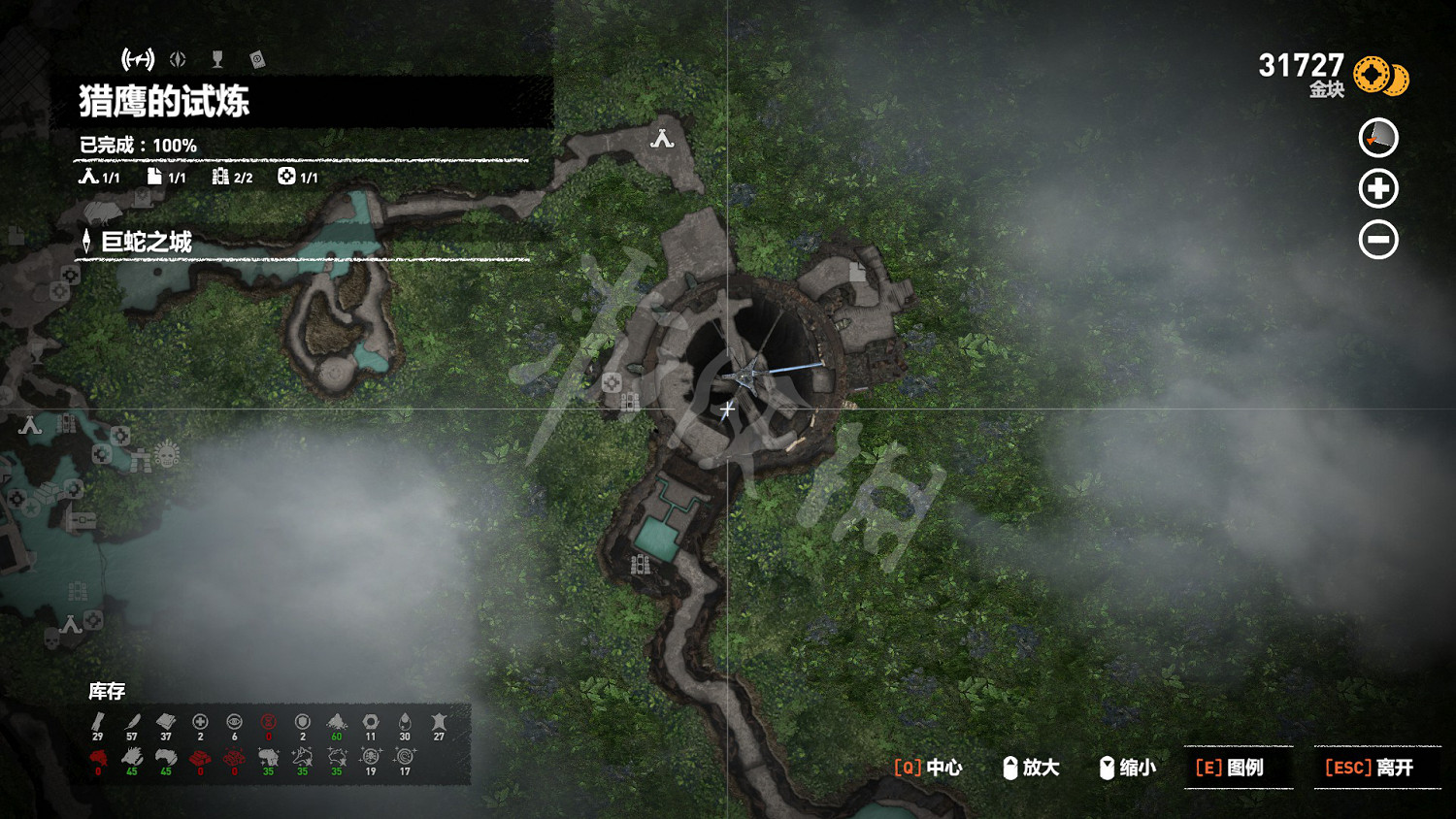The width and height of the screenshot is (1456, 819).
Task: Select the skull mask marker on map
Action: (x=167, y=453)
